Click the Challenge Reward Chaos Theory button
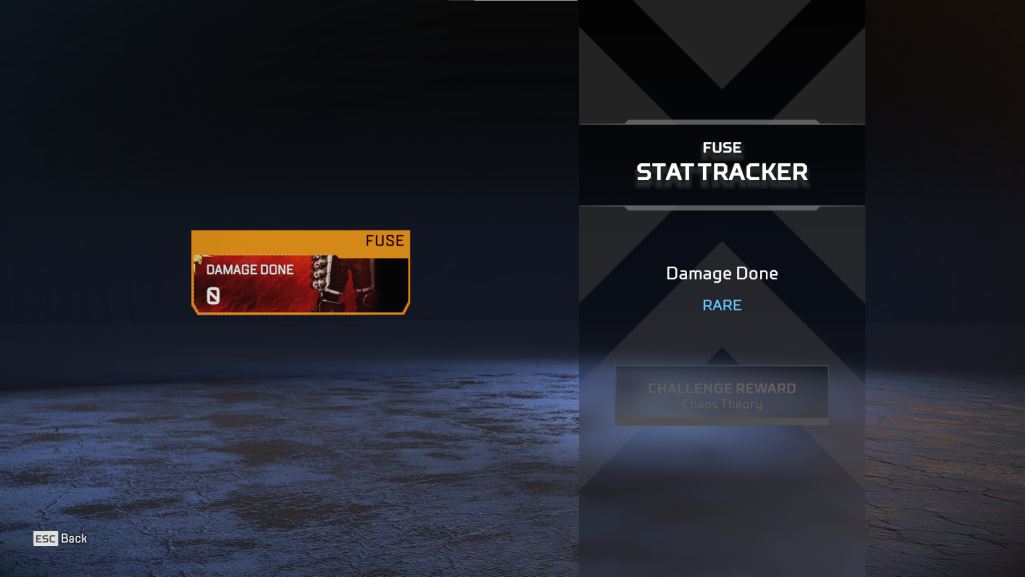This screenshot has width=1025, height=577. (x=721, y=395)
